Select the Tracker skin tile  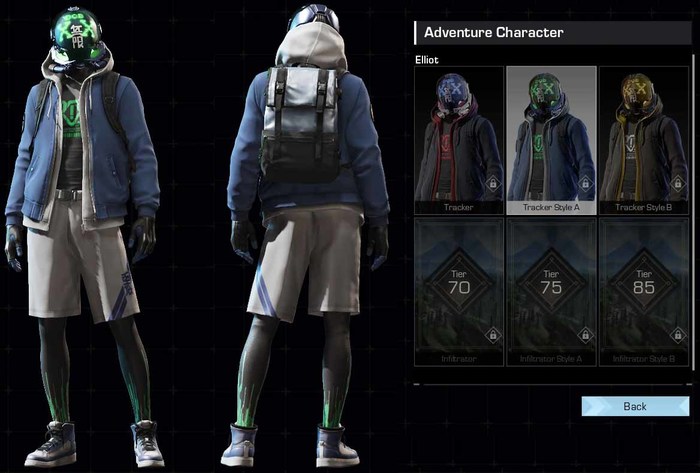coord(458,141)
